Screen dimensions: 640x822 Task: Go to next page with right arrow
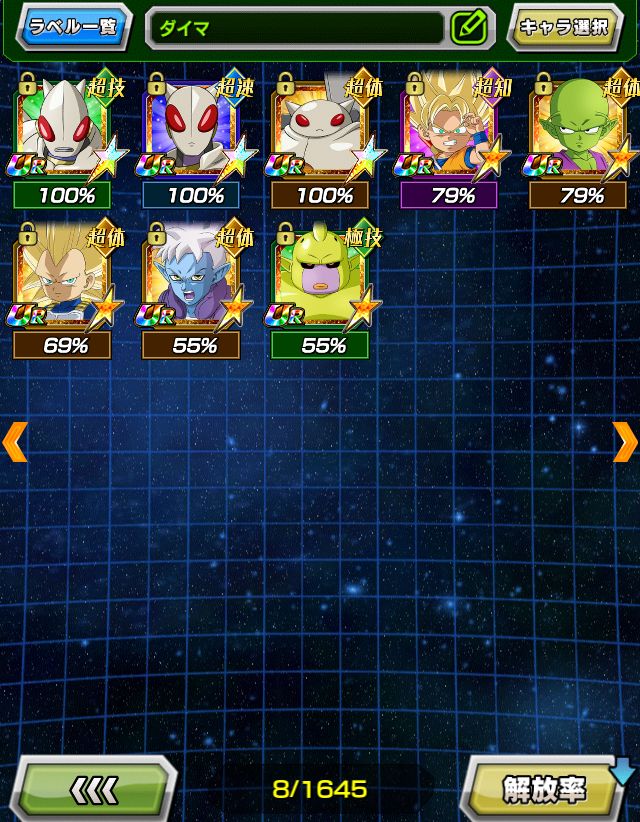click(625, 441)
